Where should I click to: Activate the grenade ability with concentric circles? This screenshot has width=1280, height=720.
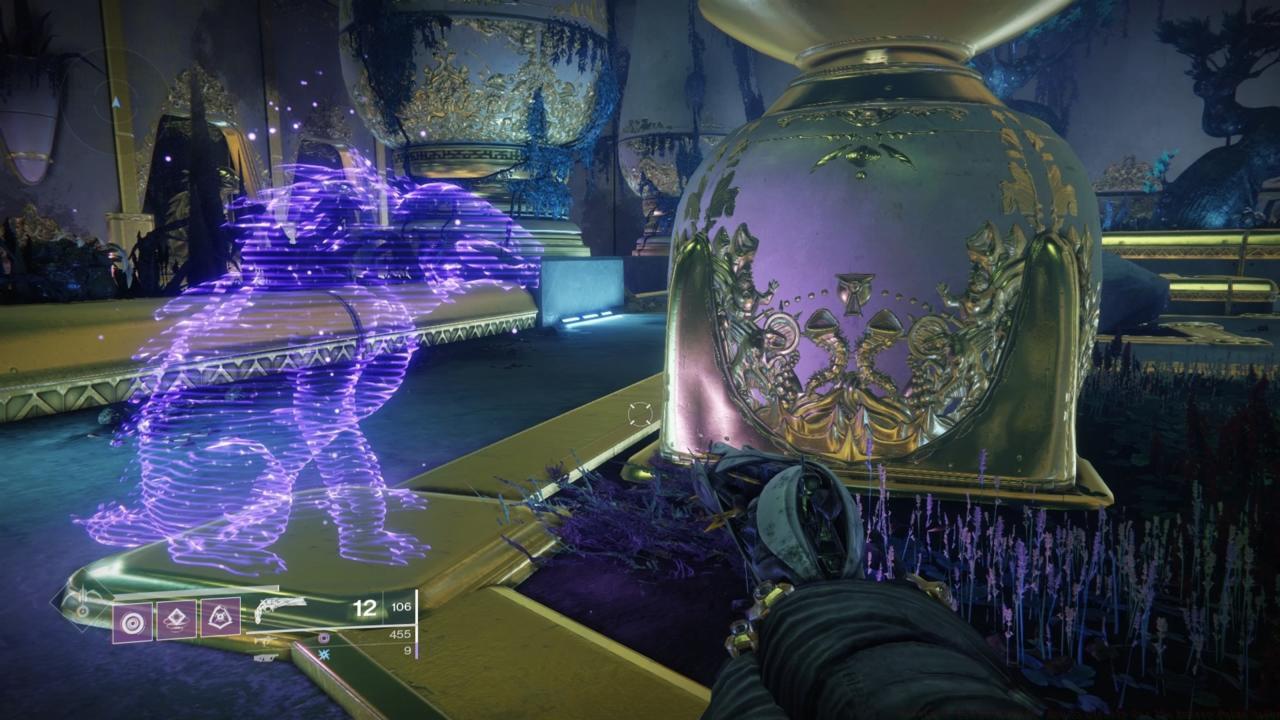[132, 622]
